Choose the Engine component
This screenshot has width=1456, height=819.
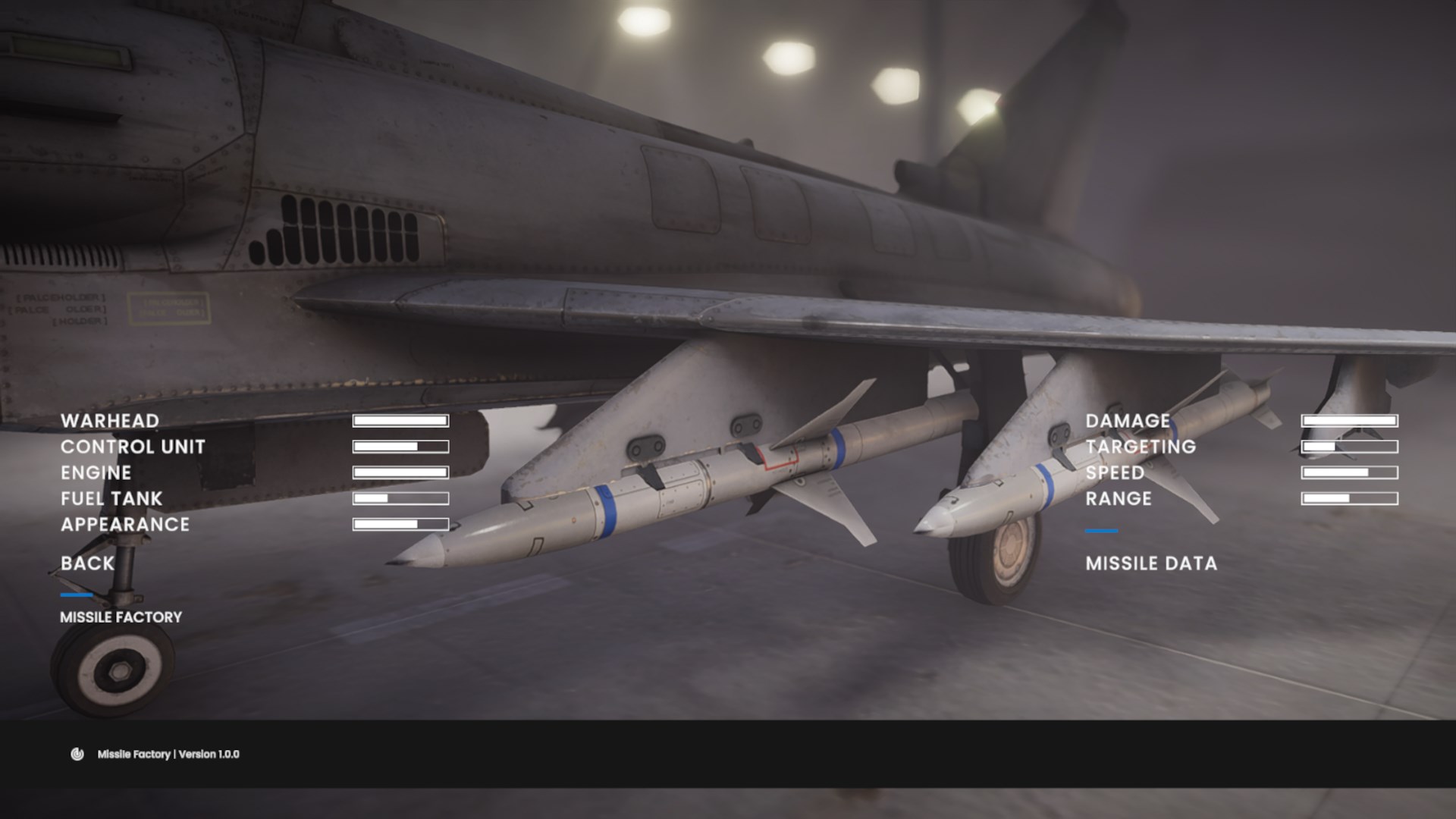tap(96, 472)
